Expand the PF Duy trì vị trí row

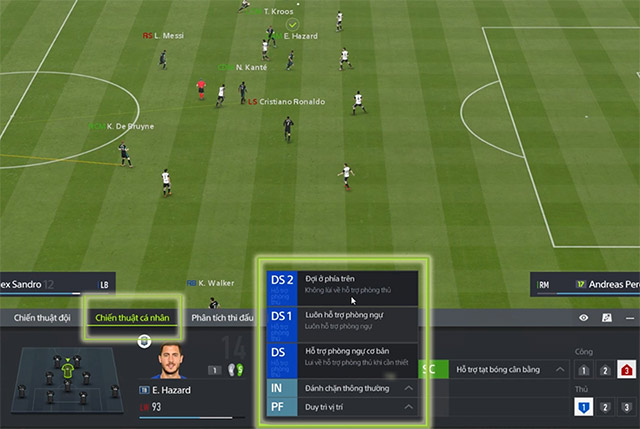(x=408, y=407)
